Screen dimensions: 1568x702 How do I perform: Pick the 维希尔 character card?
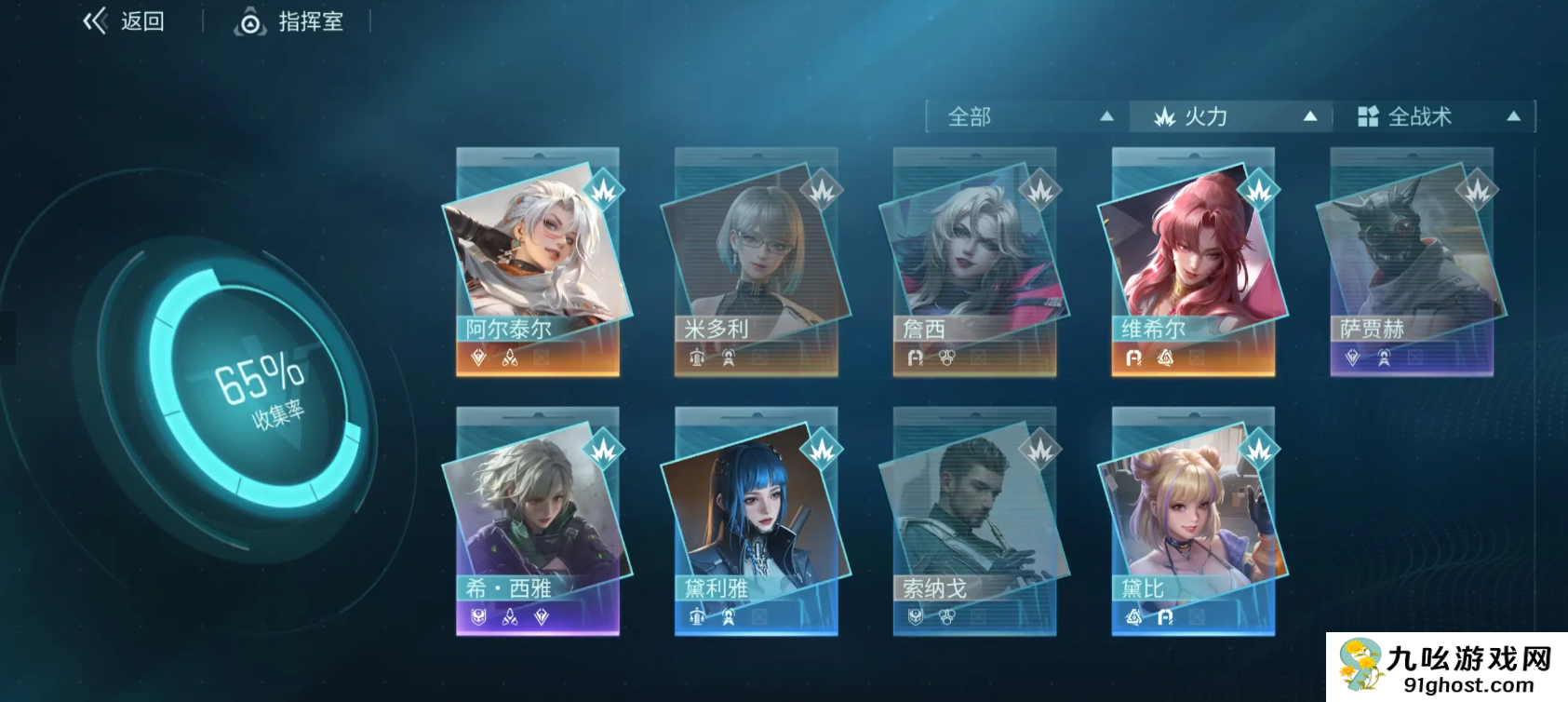(x=1193, y=262)
